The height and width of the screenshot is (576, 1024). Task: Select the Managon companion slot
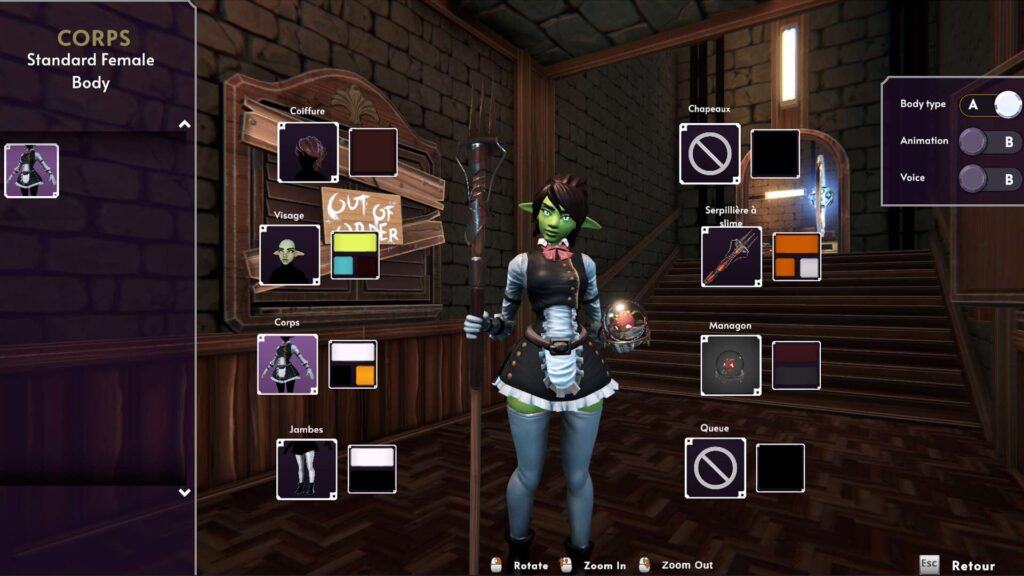731,365
